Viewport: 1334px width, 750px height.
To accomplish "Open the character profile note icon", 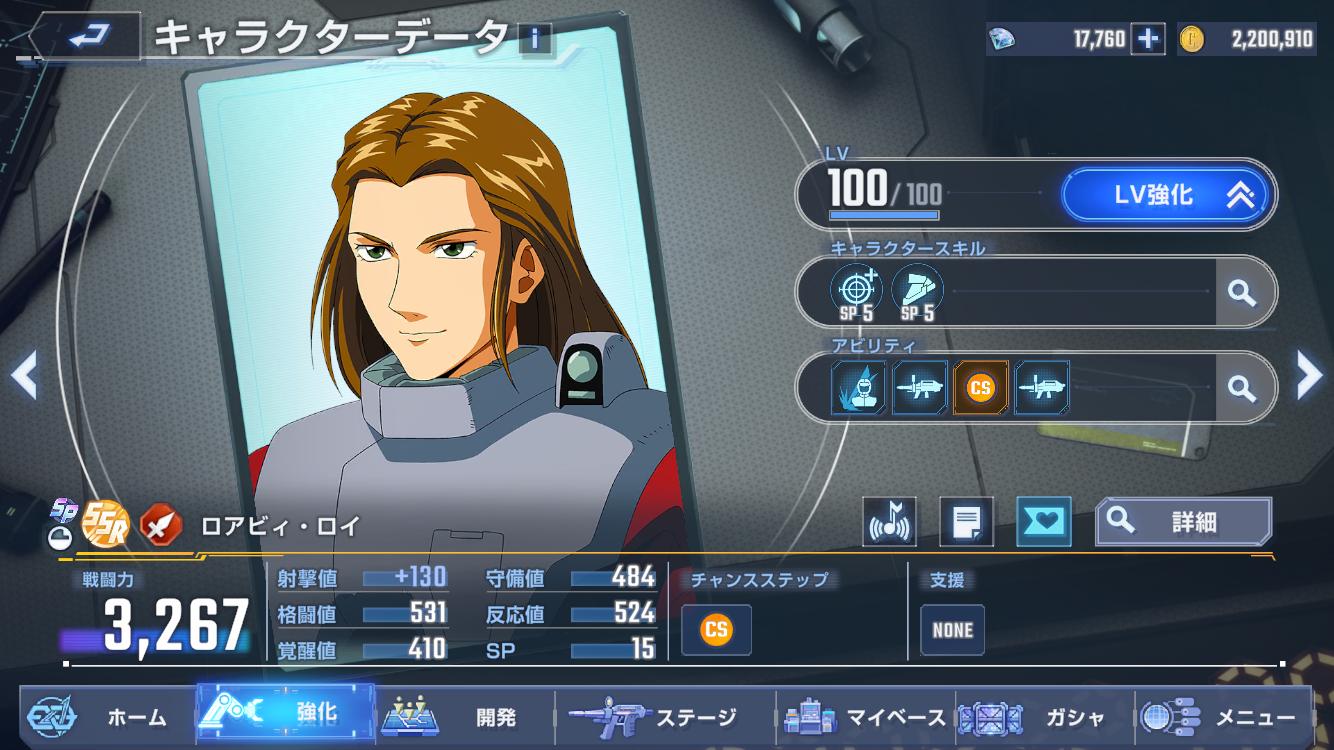I will tap(966, 521).
